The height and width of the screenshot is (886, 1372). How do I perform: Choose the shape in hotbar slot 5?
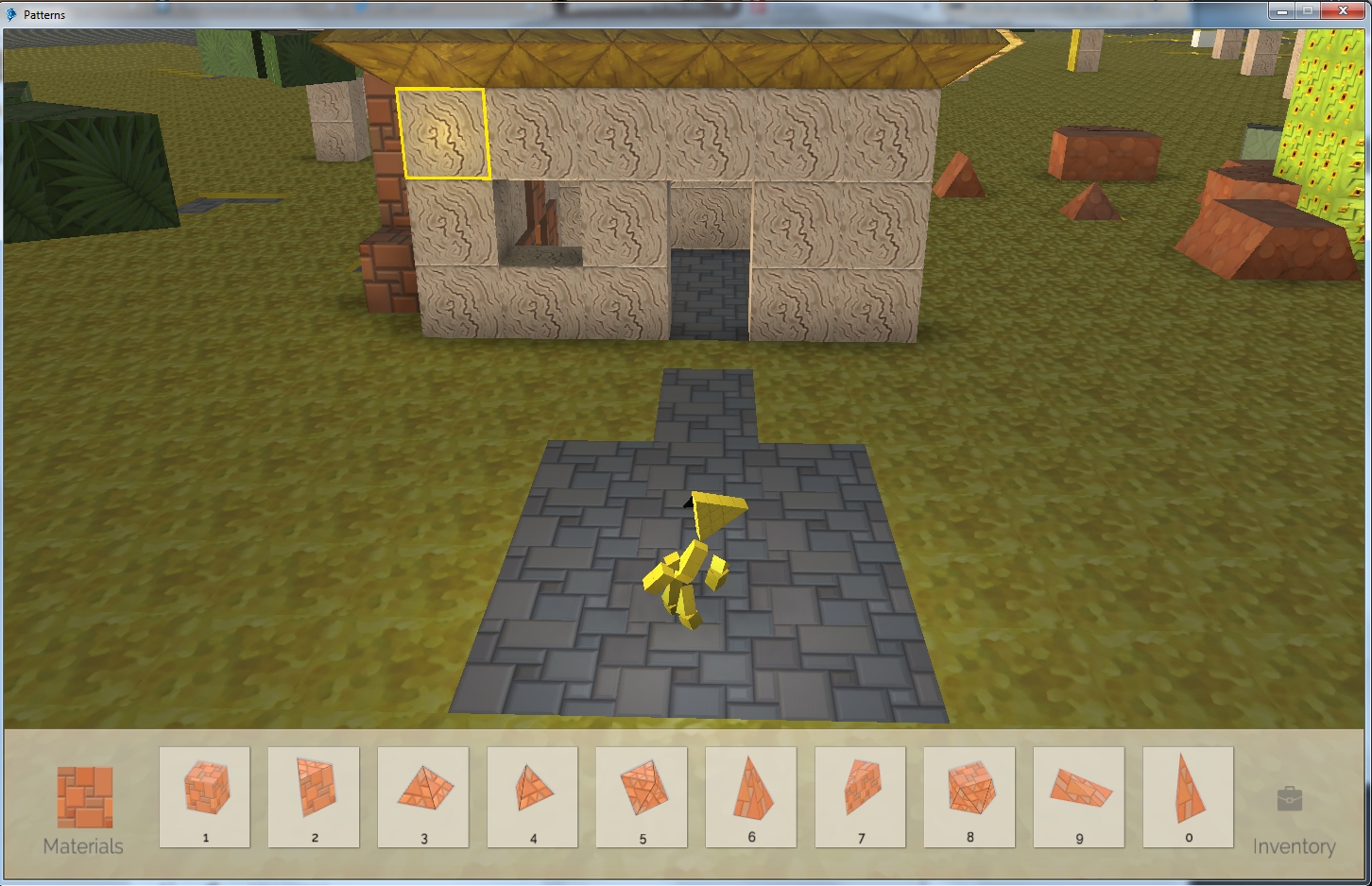(643, 796)
